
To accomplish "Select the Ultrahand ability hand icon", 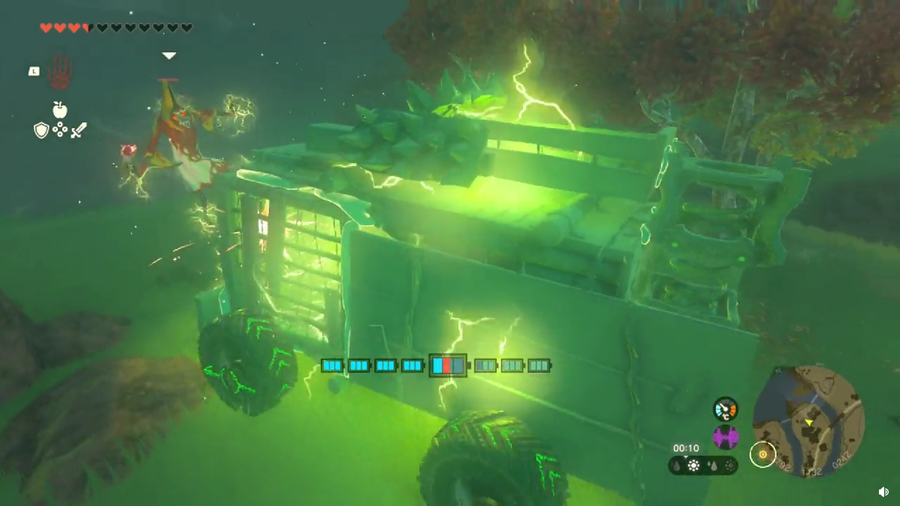I will click(x=59, y=71).
